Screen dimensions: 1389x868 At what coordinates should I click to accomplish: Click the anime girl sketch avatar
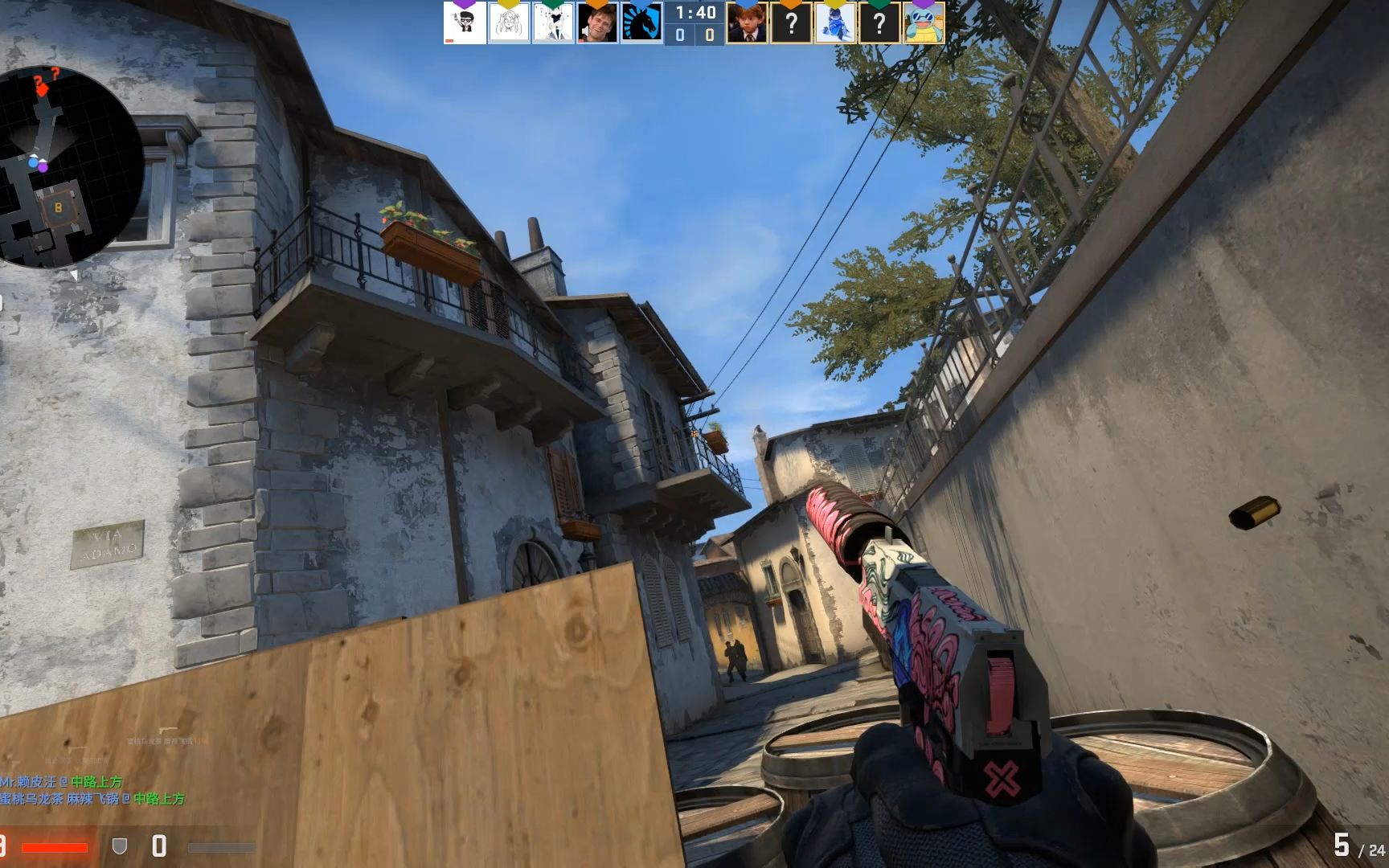[x=508, y=23]
